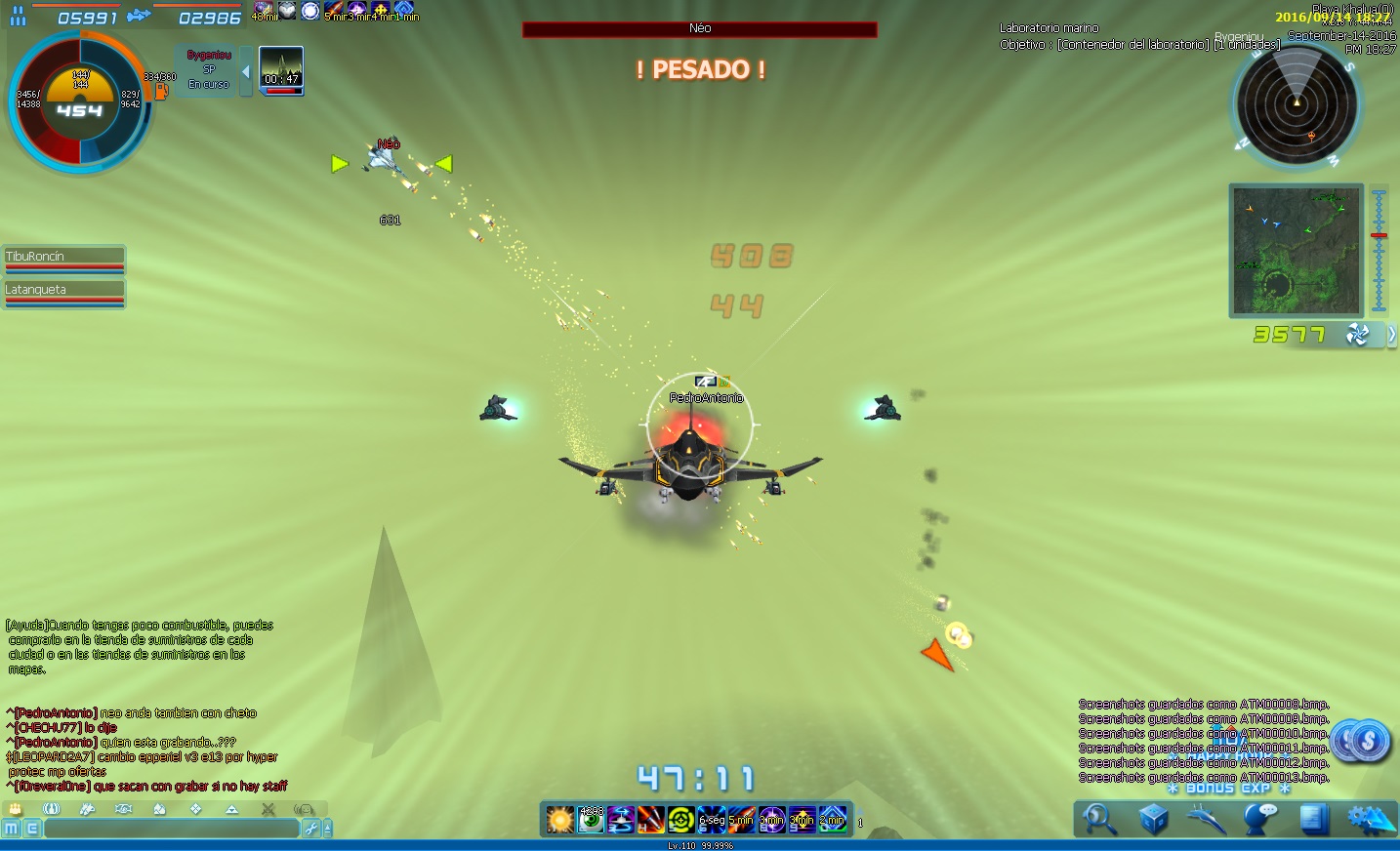Open the magnifying glass search menu
Screen dimensions: 1400x851
click(x=1100, y=820)
